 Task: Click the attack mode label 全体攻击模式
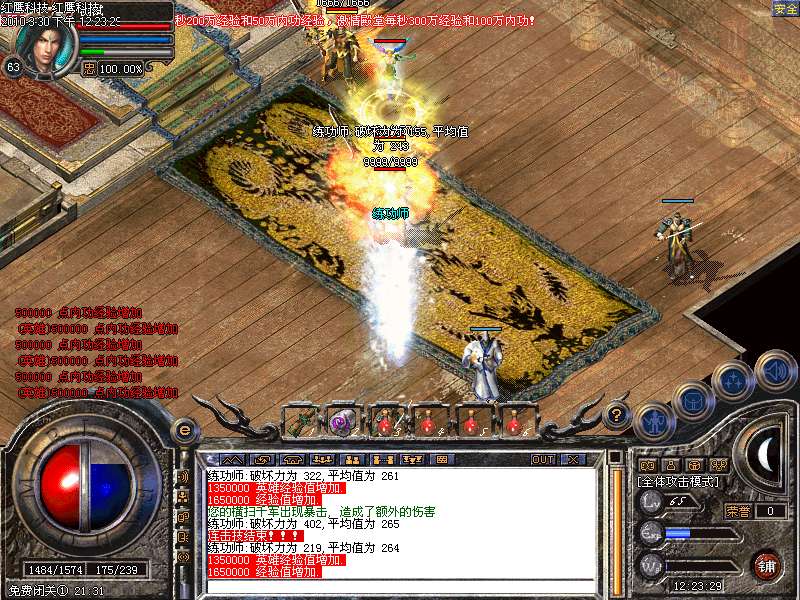click(678, 481)
